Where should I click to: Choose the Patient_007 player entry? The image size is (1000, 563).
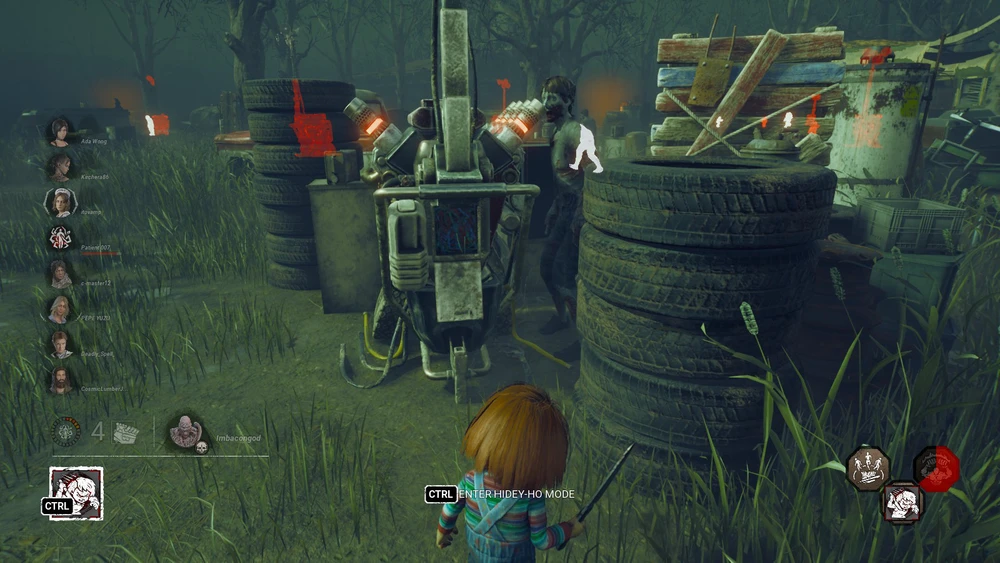tap(60, 238)
